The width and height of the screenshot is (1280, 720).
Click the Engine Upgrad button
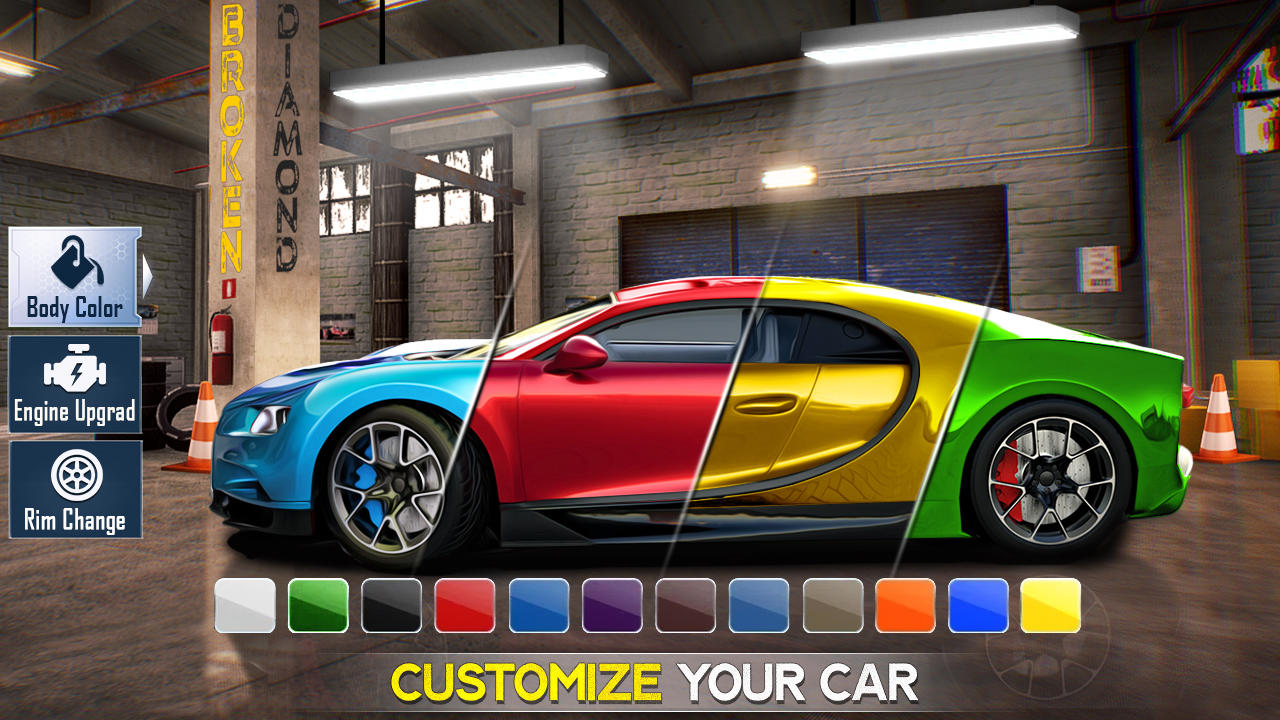(75, 385)
